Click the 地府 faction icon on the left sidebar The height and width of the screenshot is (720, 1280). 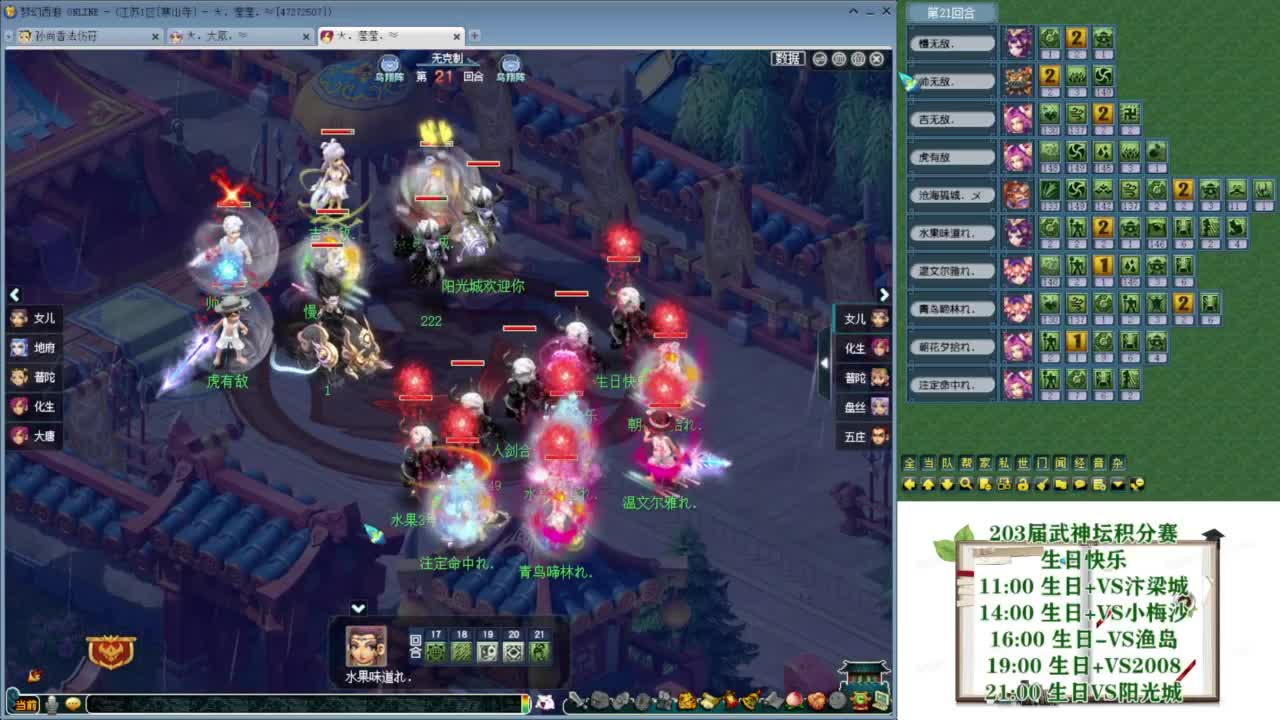tap(20, 348)
